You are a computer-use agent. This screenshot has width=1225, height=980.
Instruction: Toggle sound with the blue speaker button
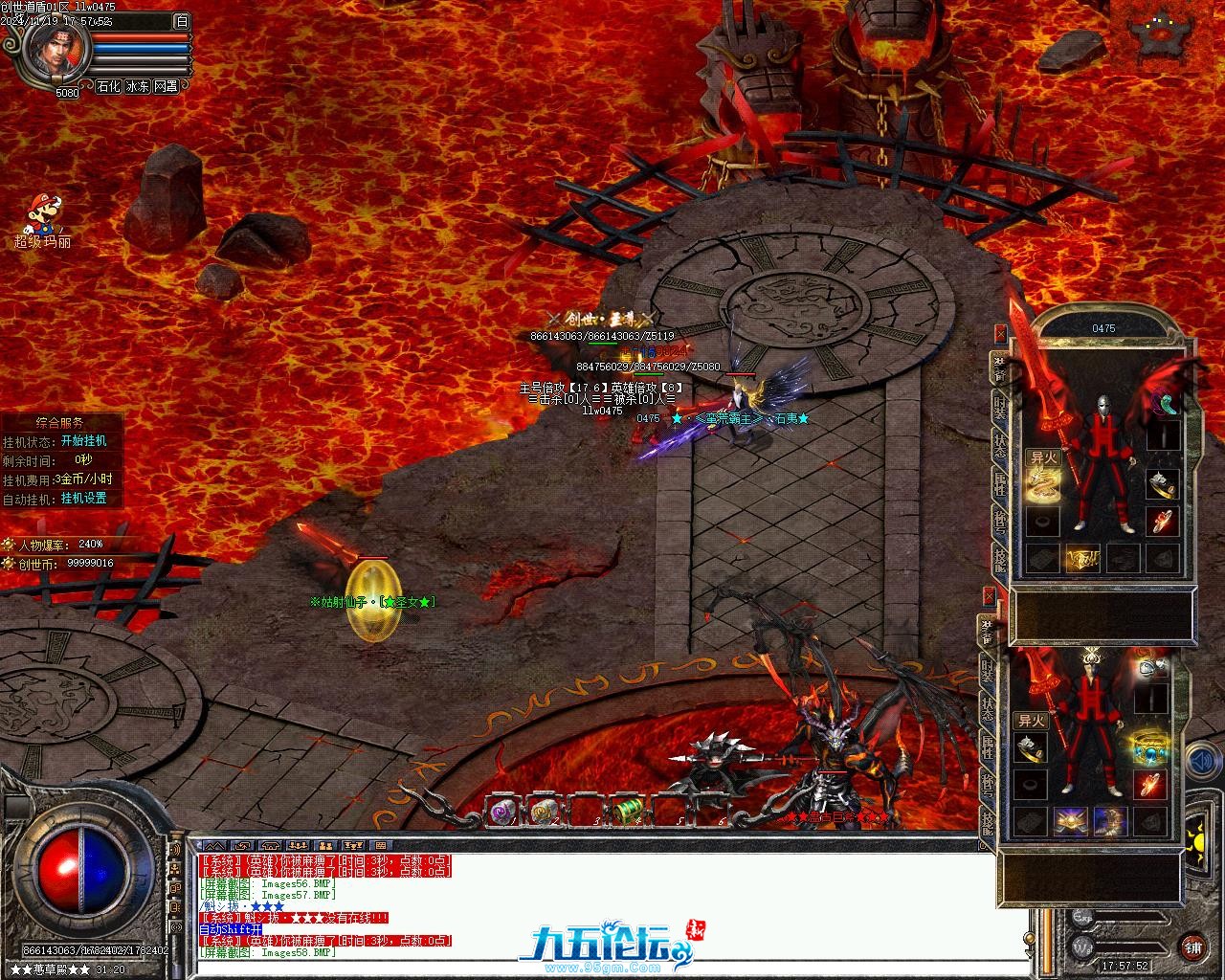tap(1198, 763)
